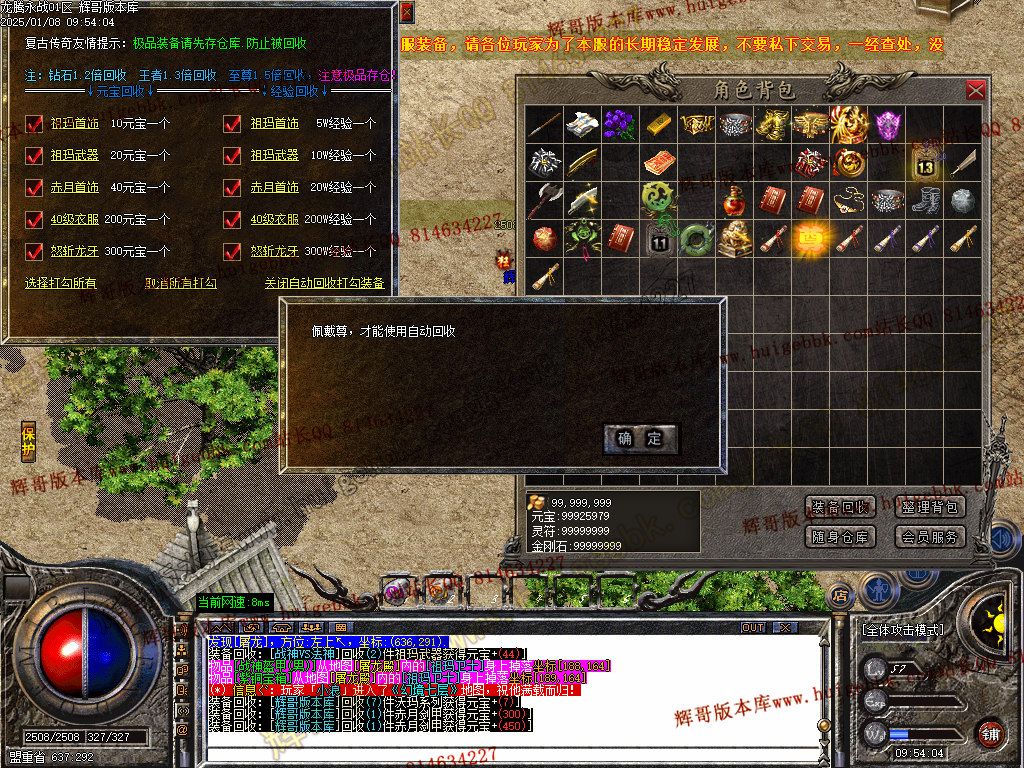Confirm the auto-recycle dialog with 确定
The image size is (1024, 768).
(x=640, y=438)
